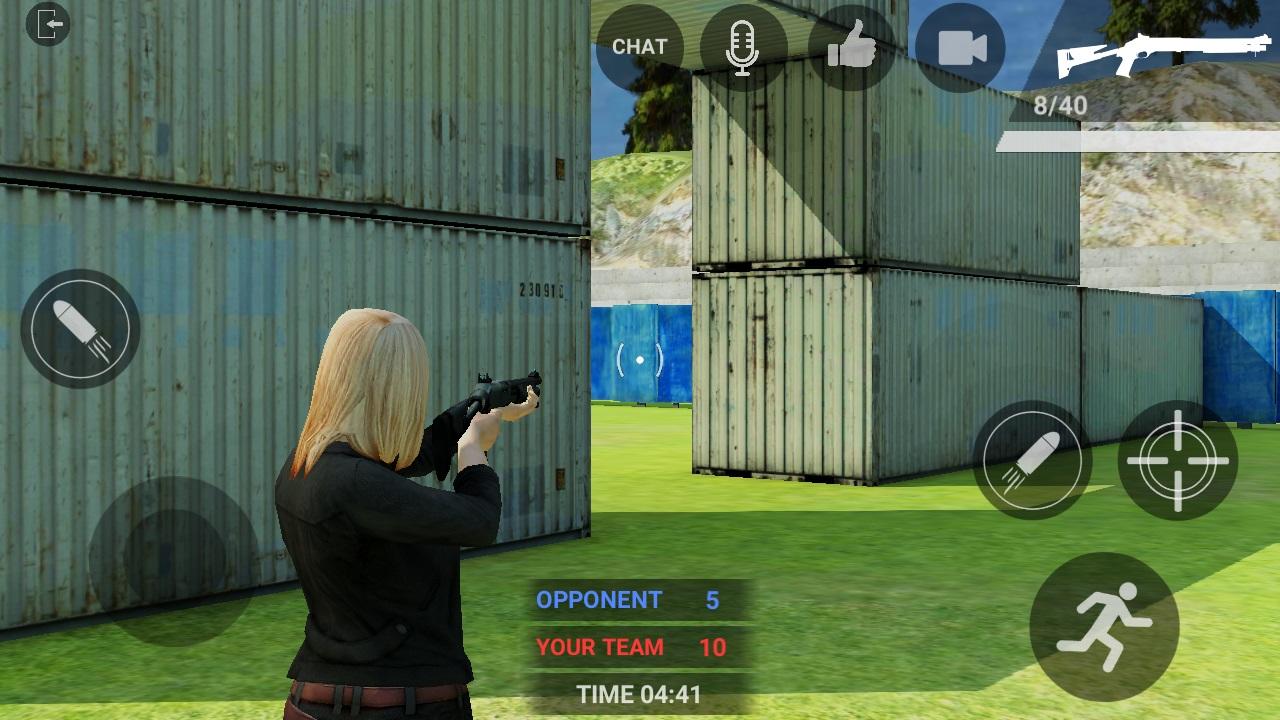Select the YOUR TEAM score row

pos(629,647)
